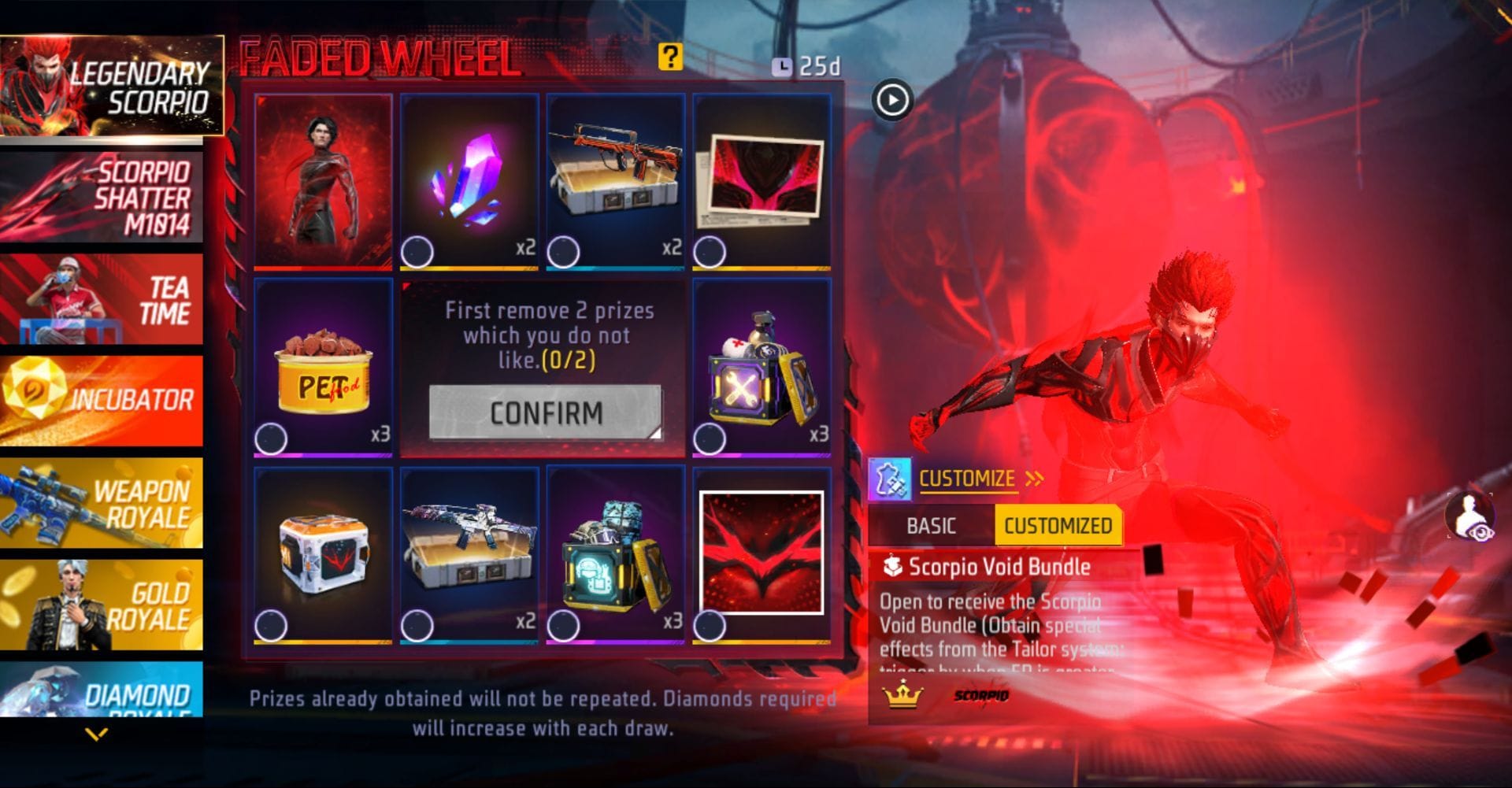Click the clock icon beside the 25d timer

[x=781, y=67]
